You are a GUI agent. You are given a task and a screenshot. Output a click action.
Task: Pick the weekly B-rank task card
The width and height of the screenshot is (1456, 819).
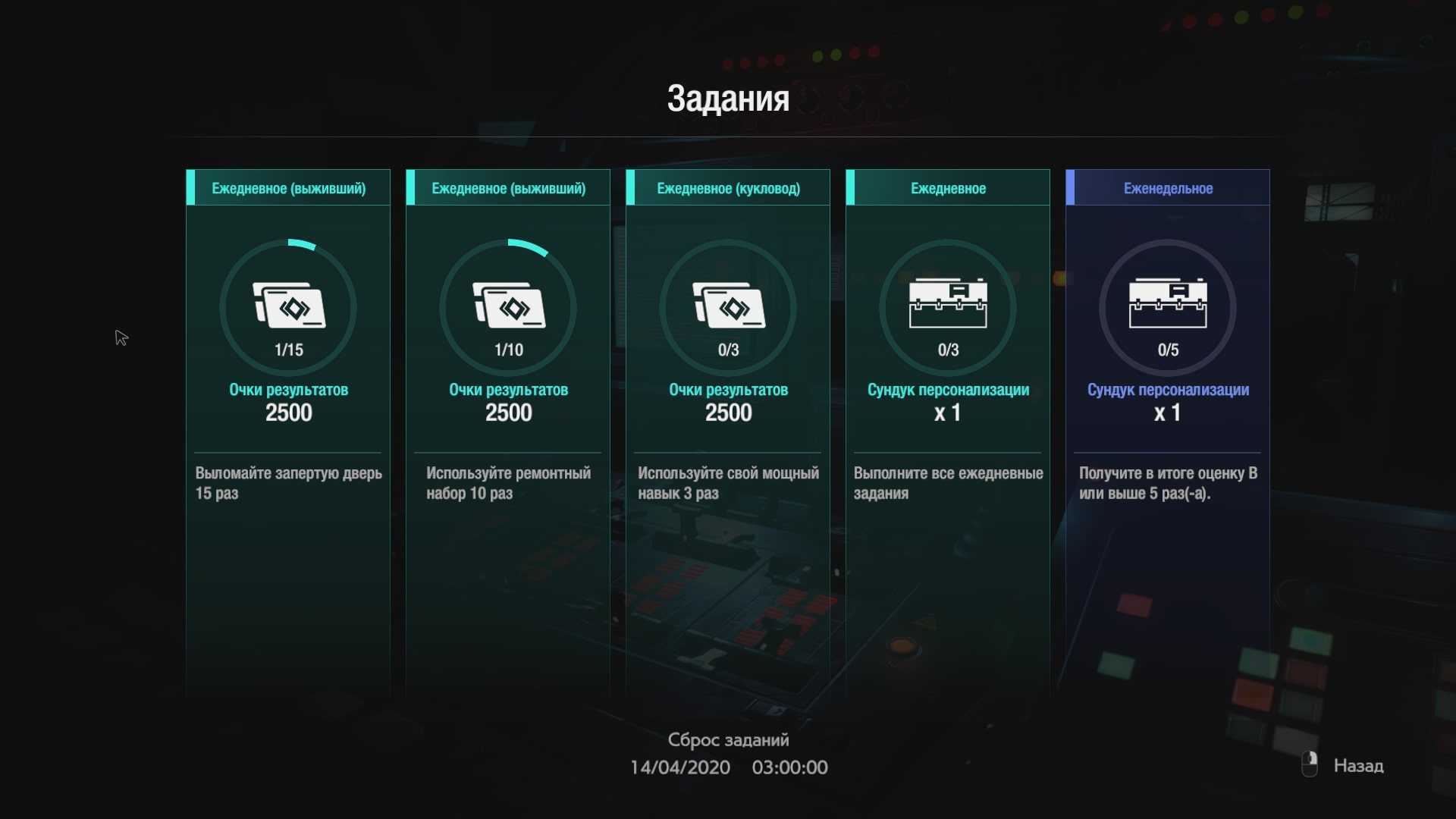[x=1168, y=379]
